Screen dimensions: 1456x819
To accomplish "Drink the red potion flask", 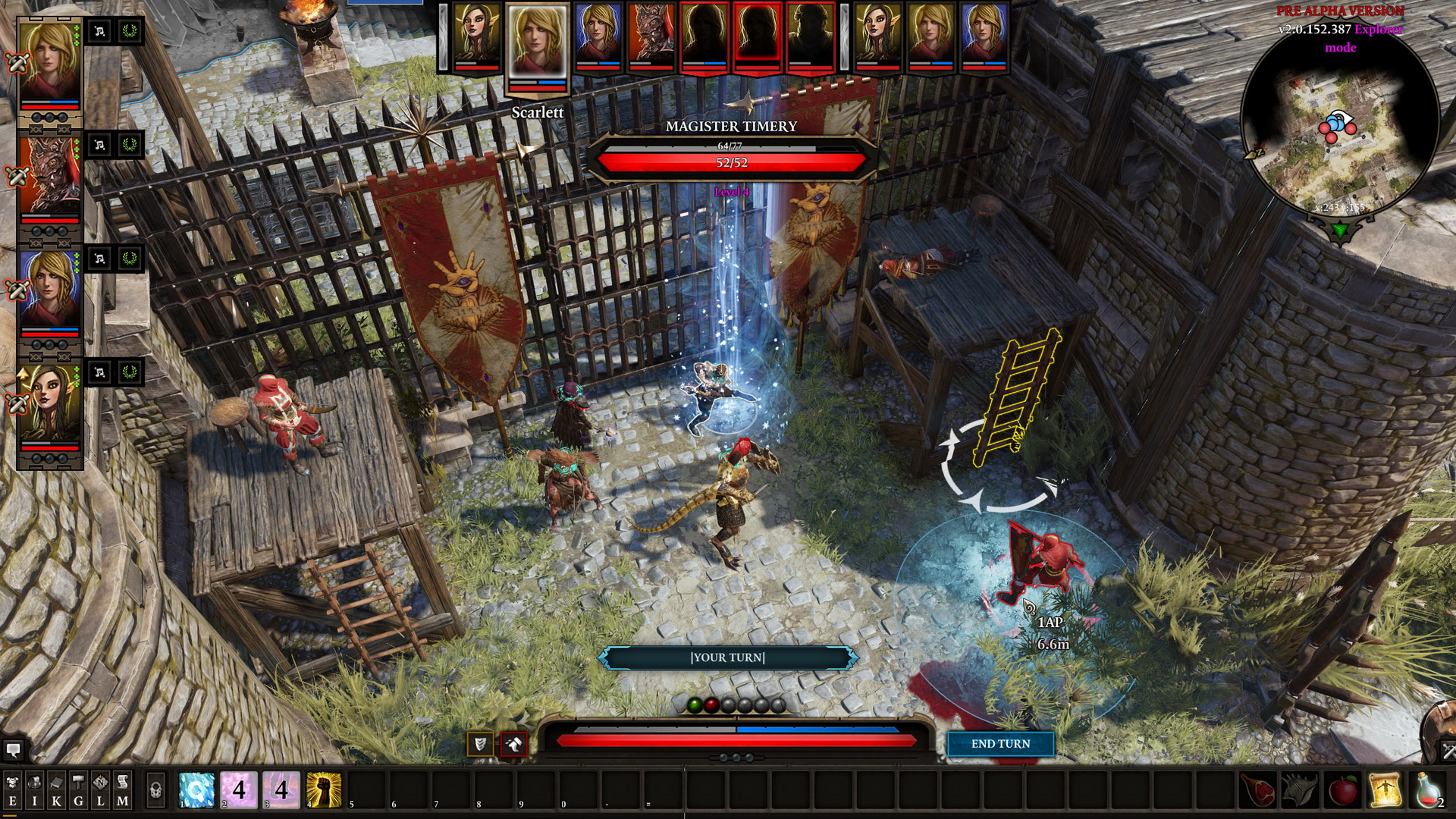I will pos(1427,789).
